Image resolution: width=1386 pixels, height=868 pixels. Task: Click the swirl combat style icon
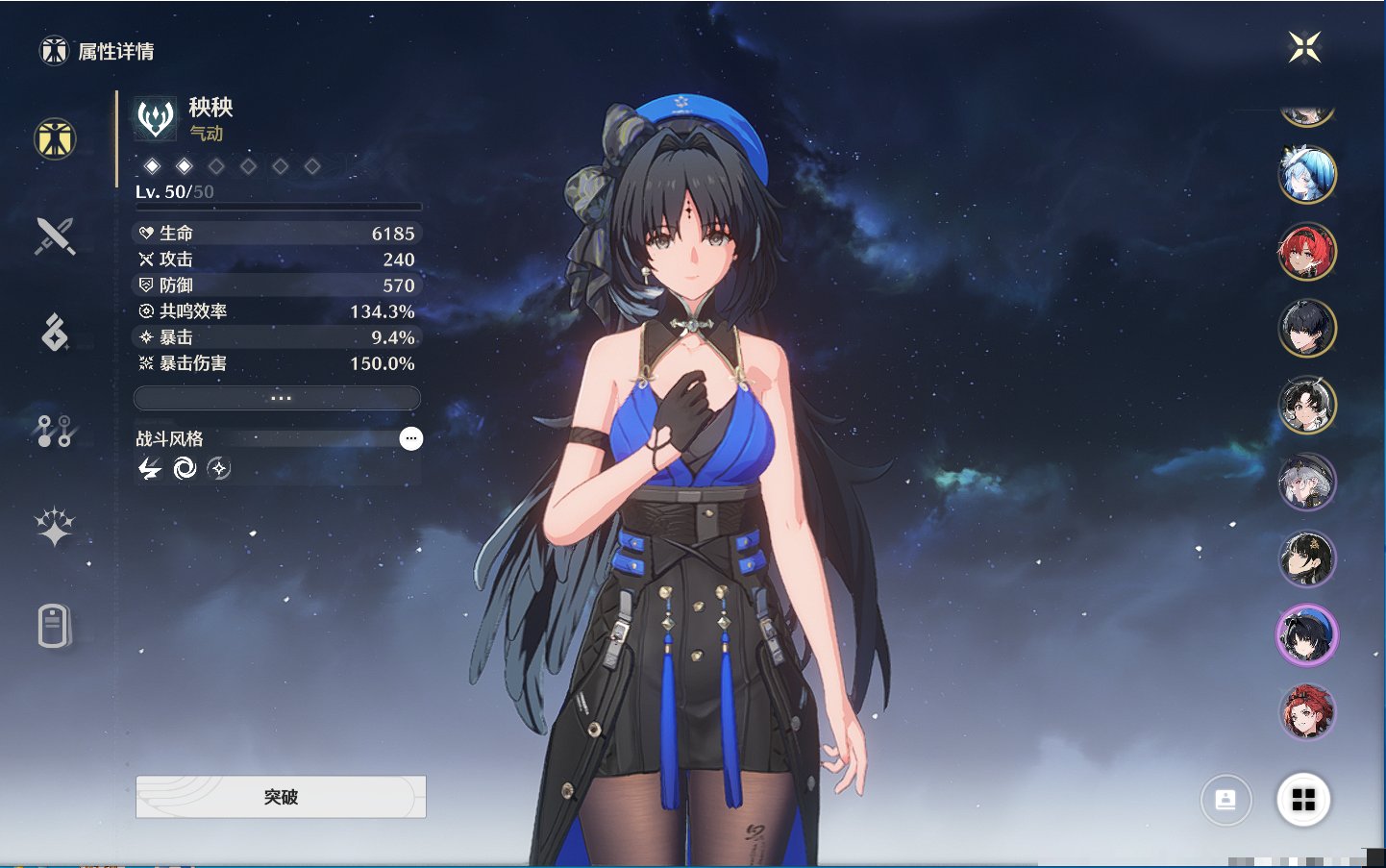[184, 468]
